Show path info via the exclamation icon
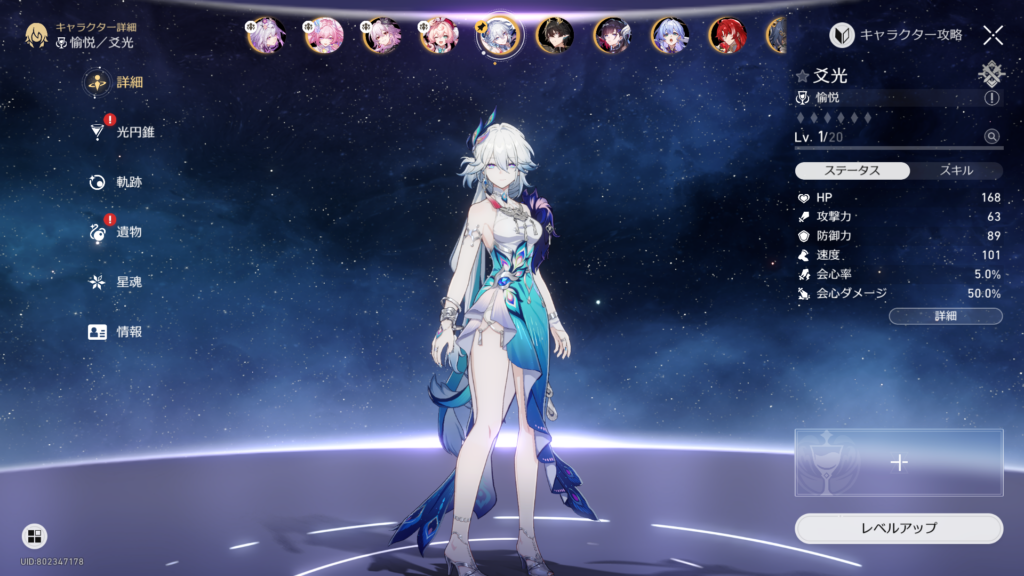The image size is (1024, 576). point(991,98)
